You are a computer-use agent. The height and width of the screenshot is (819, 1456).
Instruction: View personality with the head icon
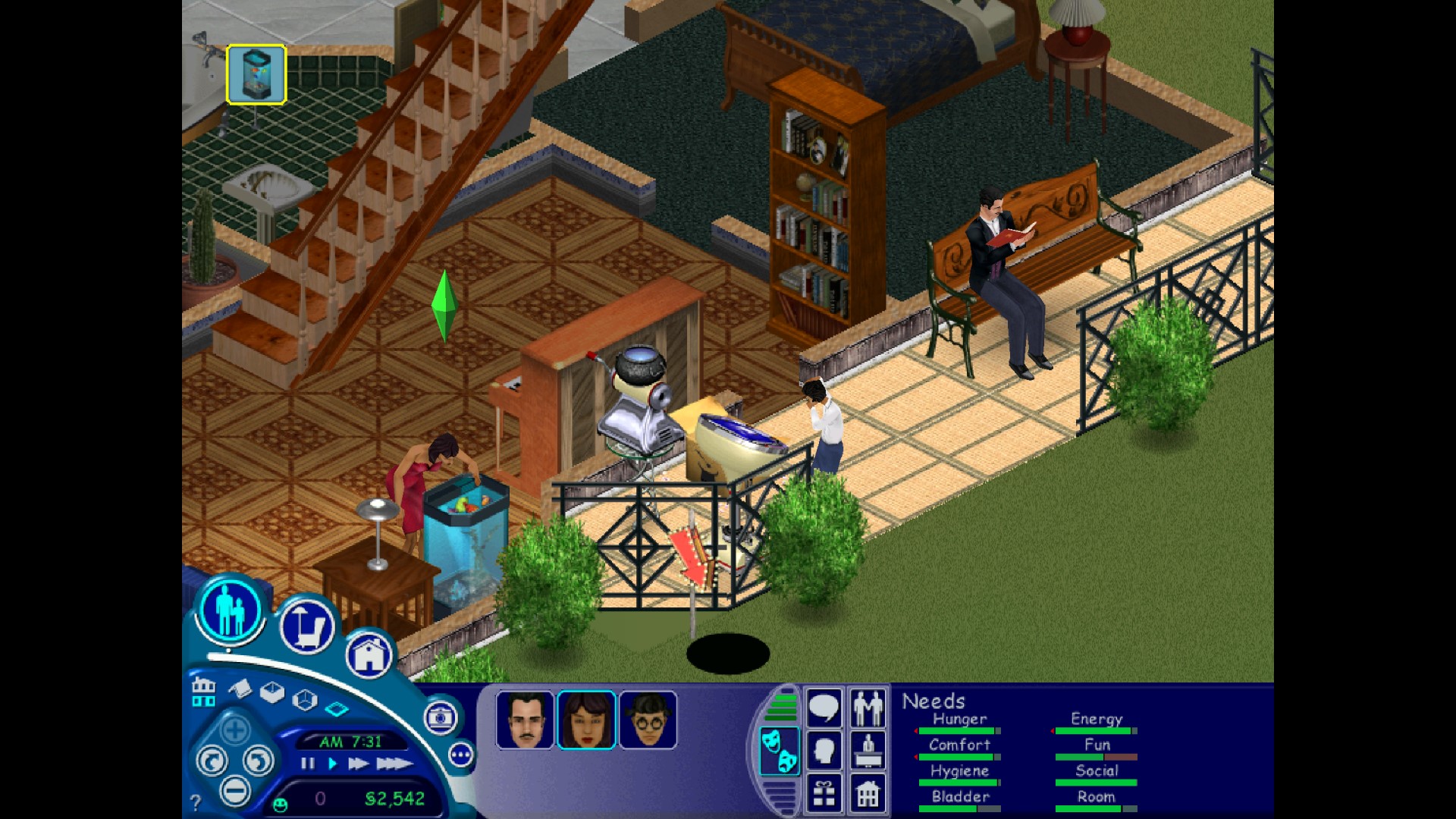click(x=825, y=748)
